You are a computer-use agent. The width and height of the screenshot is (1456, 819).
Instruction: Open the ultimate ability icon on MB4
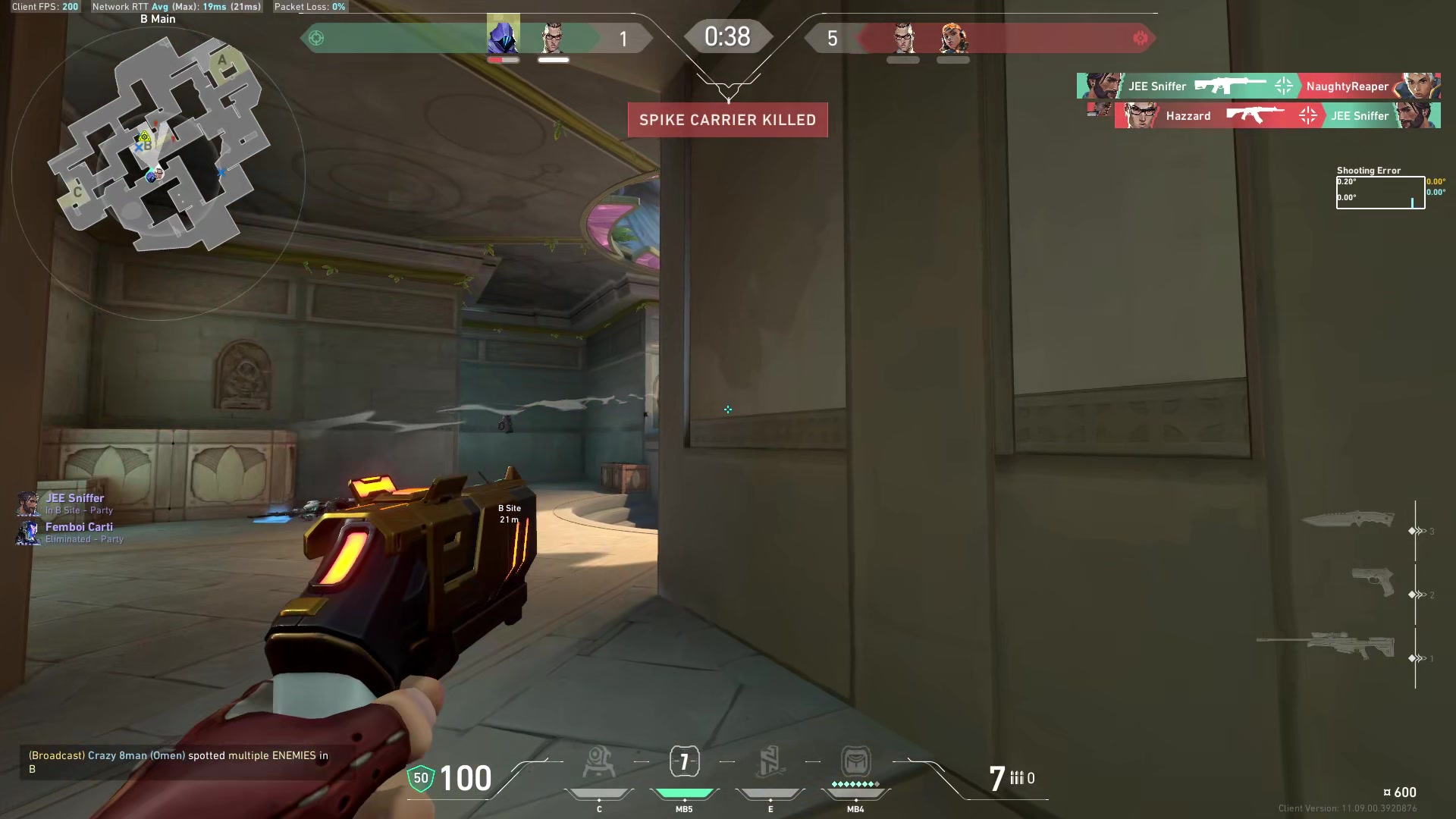(855, 762)
